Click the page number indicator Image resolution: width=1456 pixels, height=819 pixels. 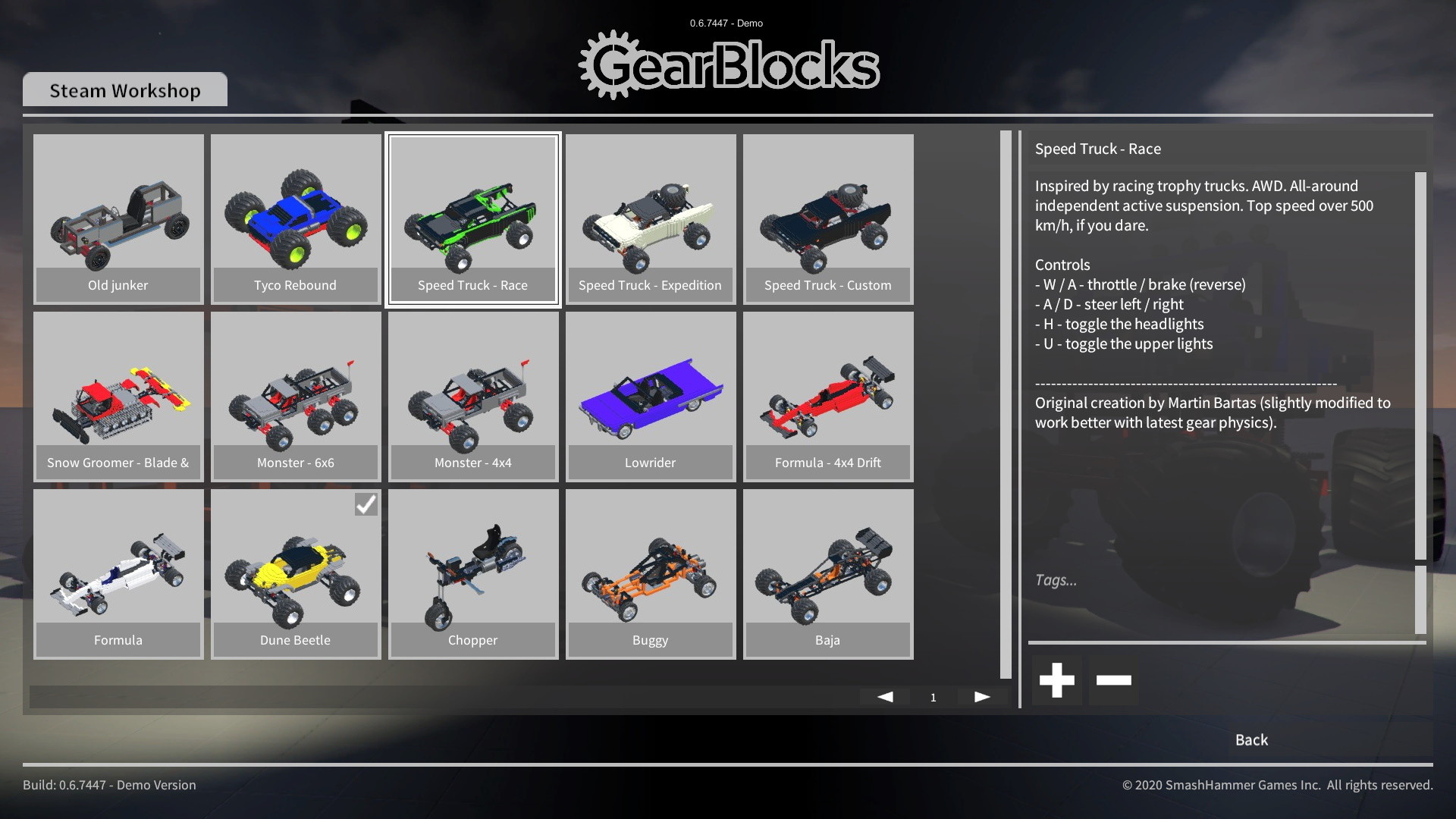[933, 696]
